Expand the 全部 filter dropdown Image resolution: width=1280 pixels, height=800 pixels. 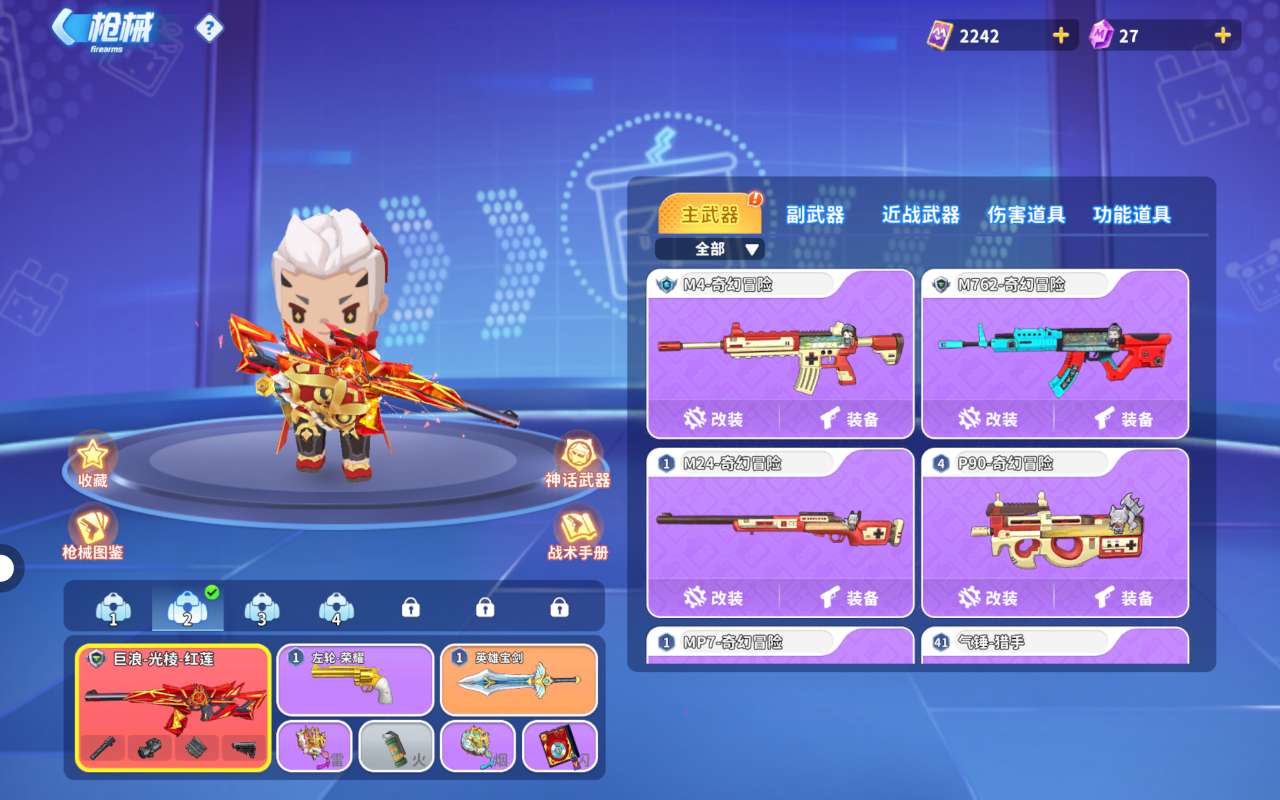(x=710, y=249)
